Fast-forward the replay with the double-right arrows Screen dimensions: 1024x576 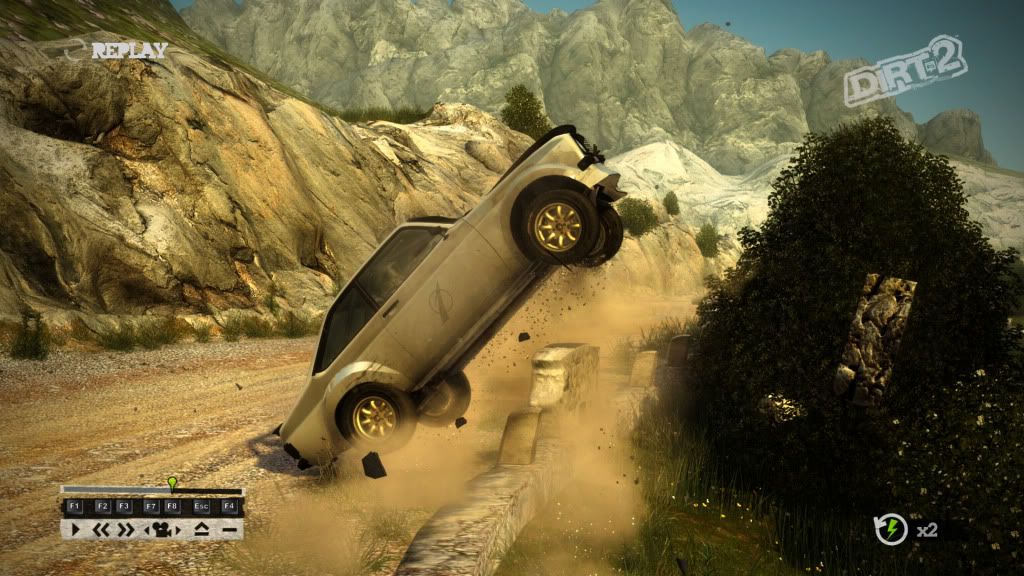pos(126,529)
